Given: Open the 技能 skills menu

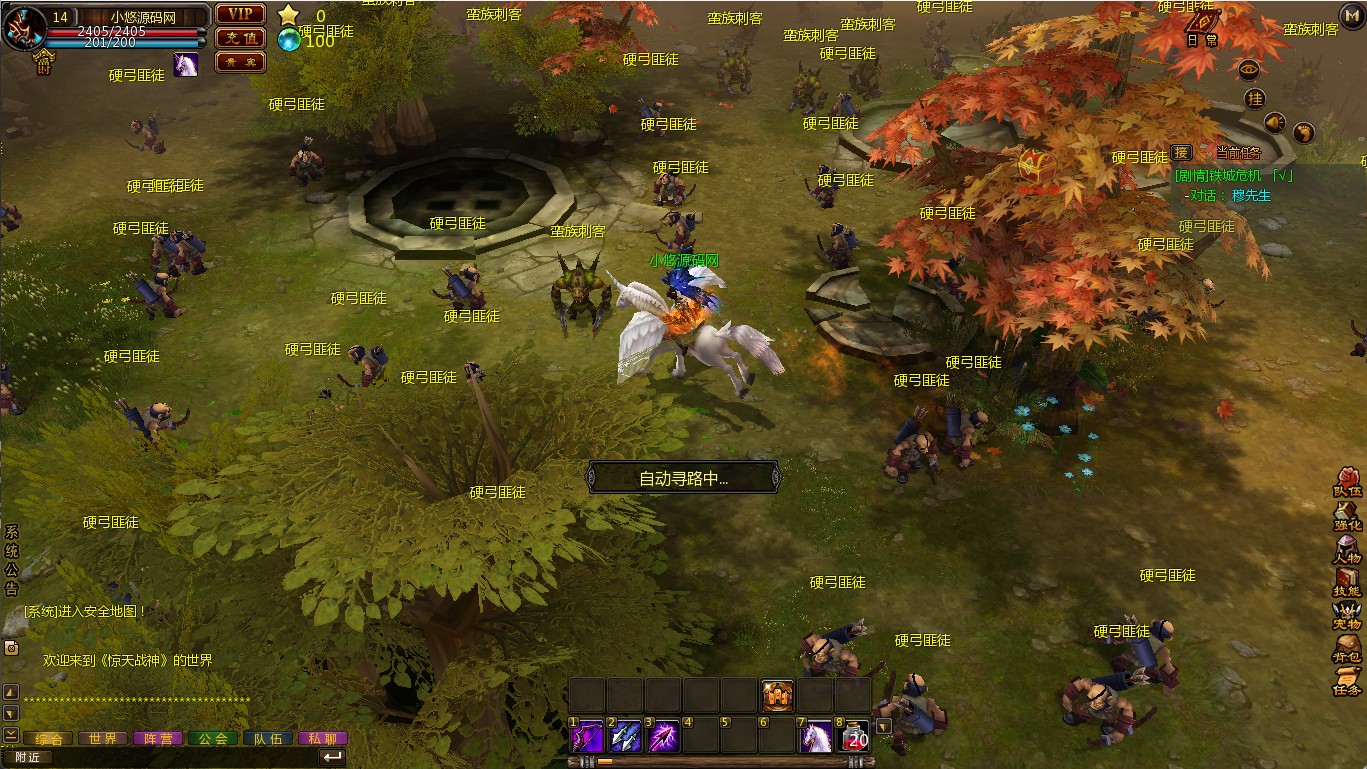Looking at the screenshot, I should [x=1347, y=582].
